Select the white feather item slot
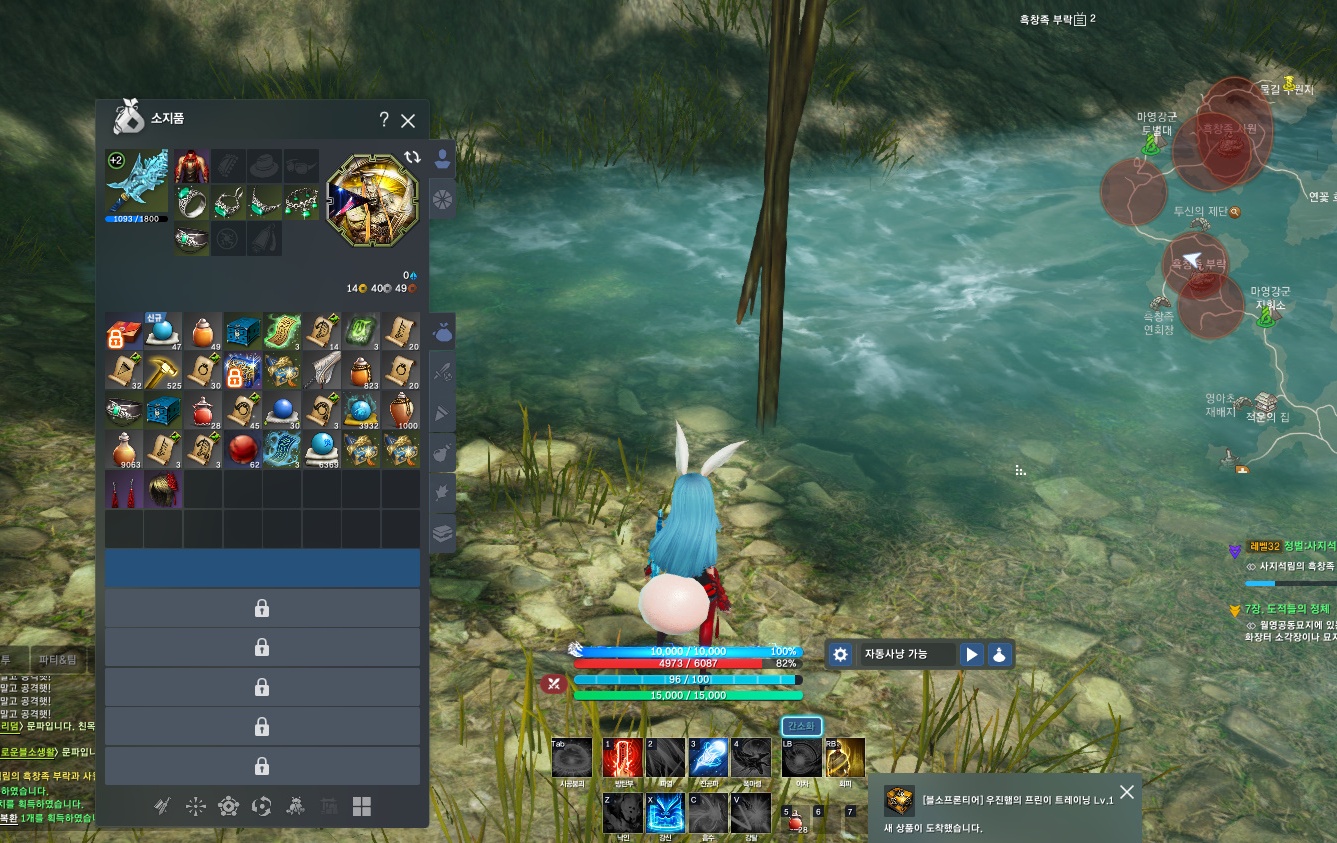The width and height of the screenshot is (1337, 843). click(322, 371)
